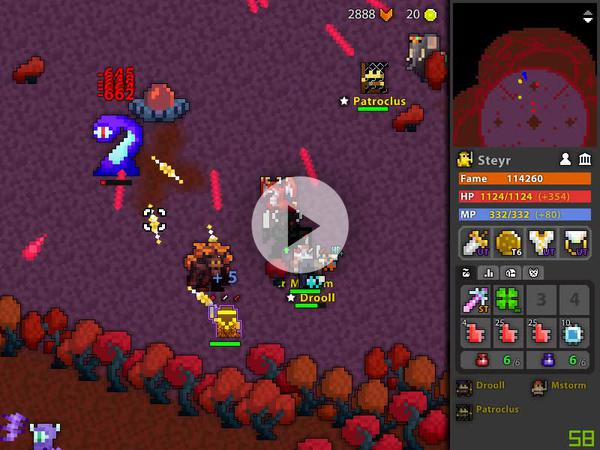Select the green clover item
This screenshot has width=600, height=450.
click(x=508, y=300)
